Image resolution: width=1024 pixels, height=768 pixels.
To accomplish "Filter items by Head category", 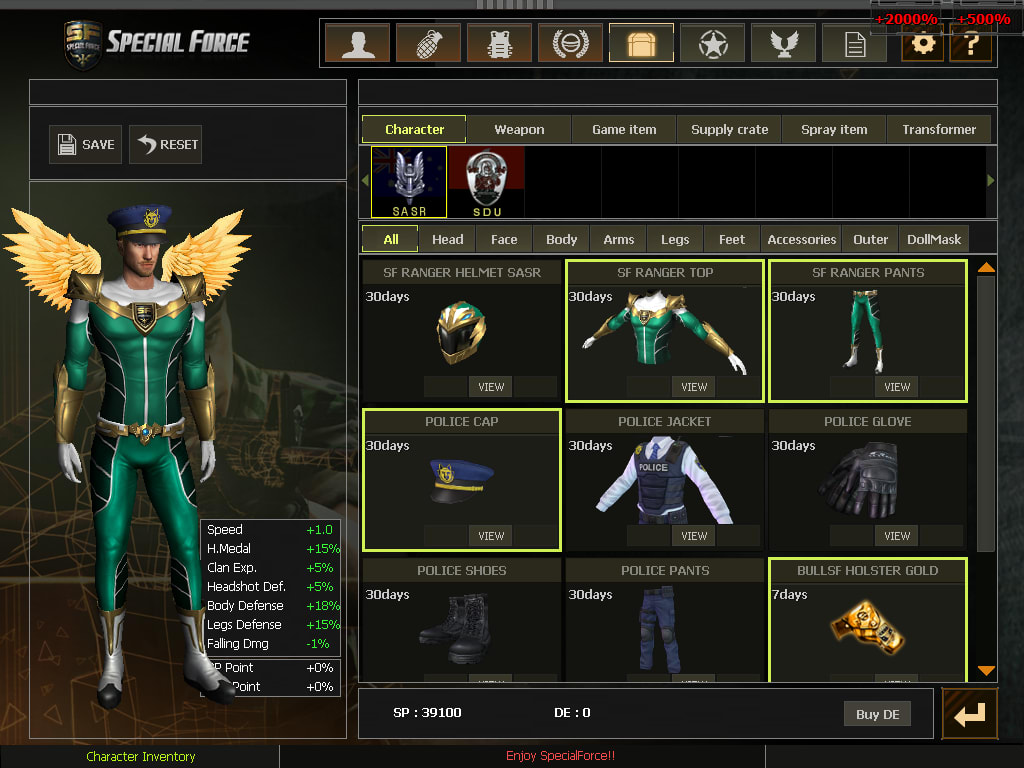I will [x=447, y=239].
